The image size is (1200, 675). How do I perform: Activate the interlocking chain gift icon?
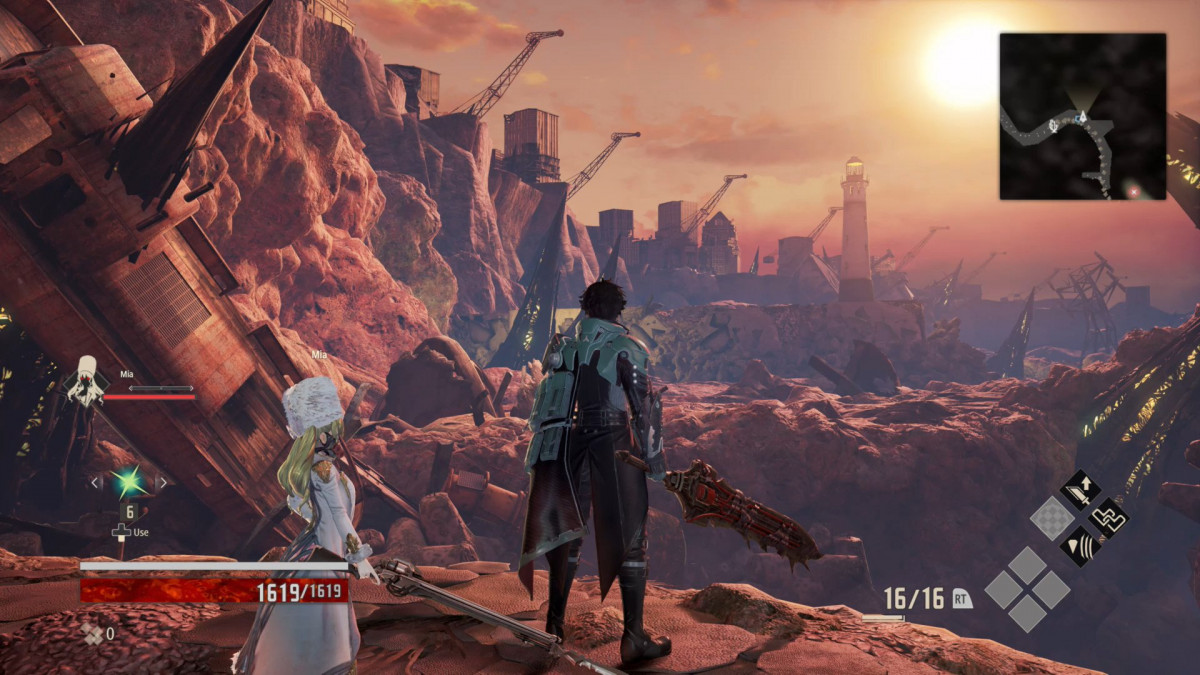1108,518
